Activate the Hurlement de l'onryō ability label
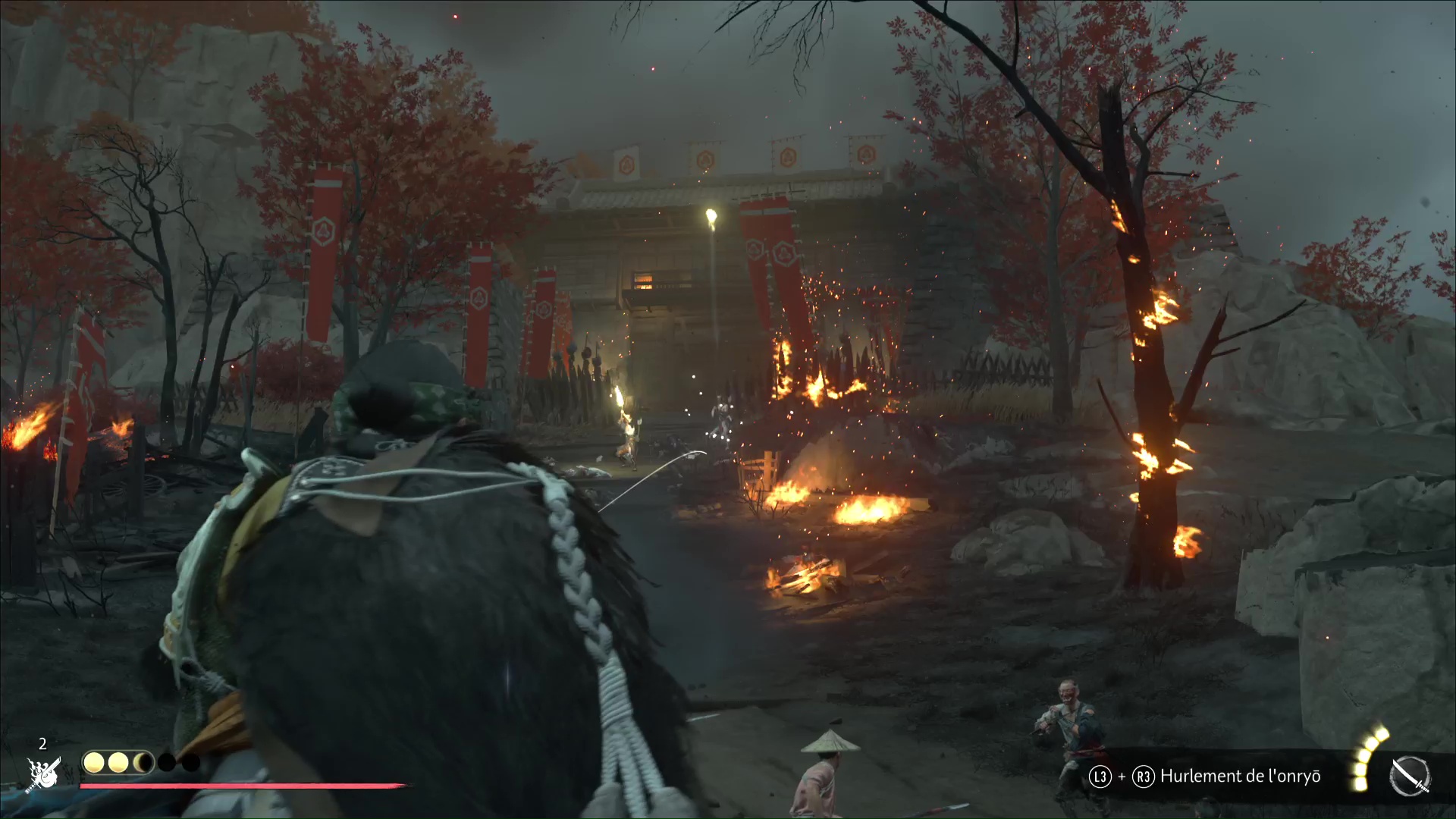The width and height of the screenshot is (1456, 819). 1241,777
